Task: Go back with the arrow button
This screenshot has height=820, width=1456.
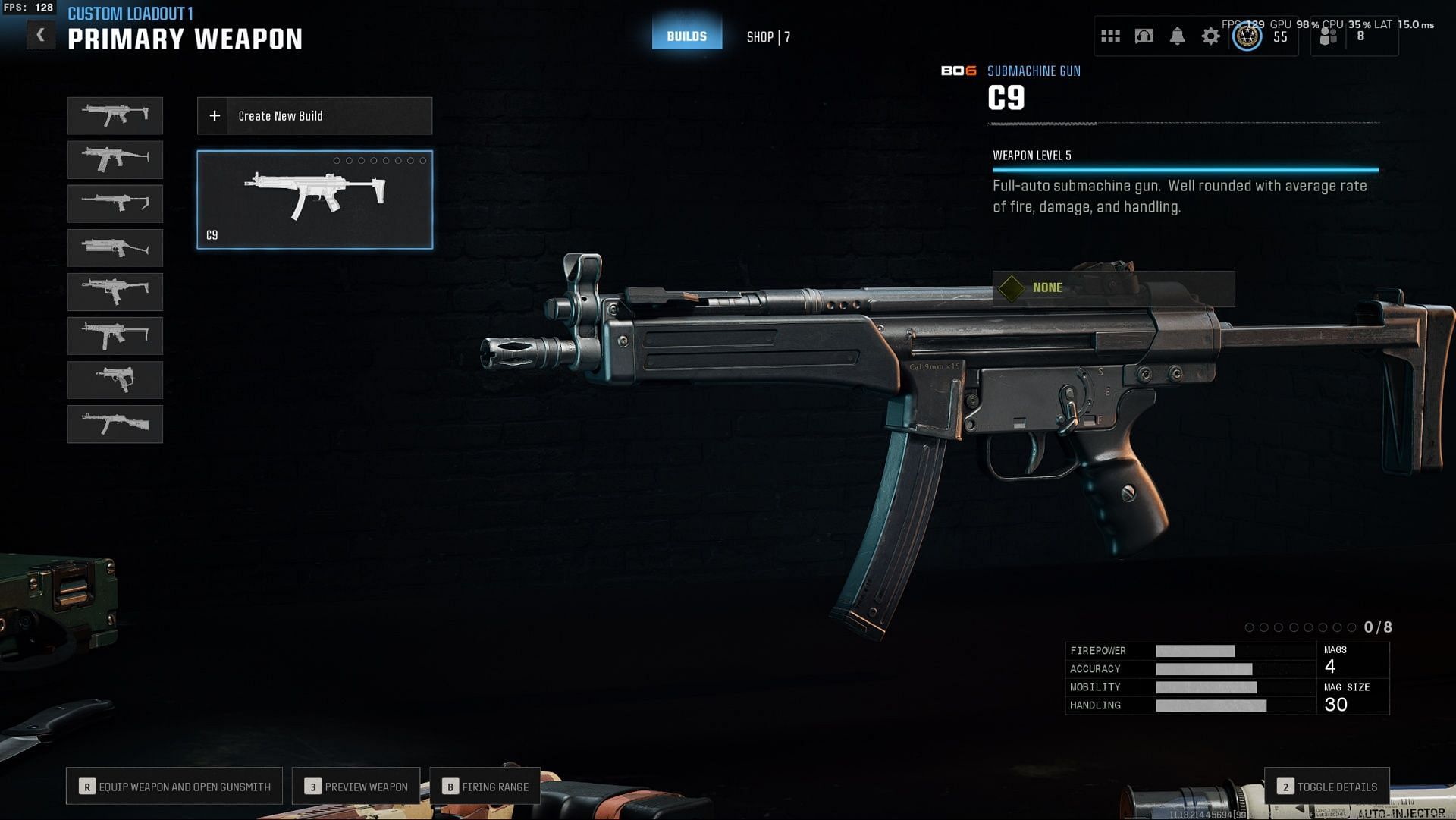Action: point(41,35)
